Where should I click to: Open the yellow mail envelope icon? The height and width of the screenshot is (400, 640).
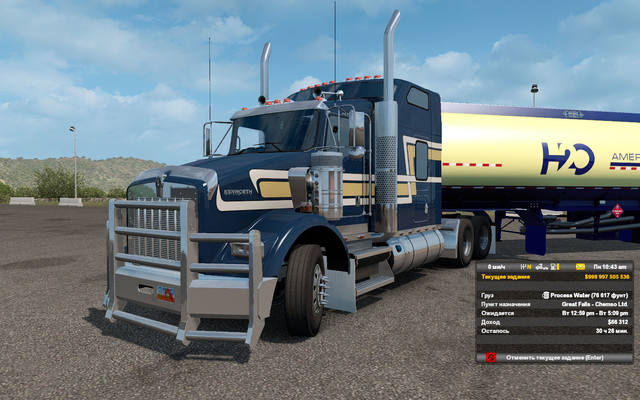pos(581,267)
